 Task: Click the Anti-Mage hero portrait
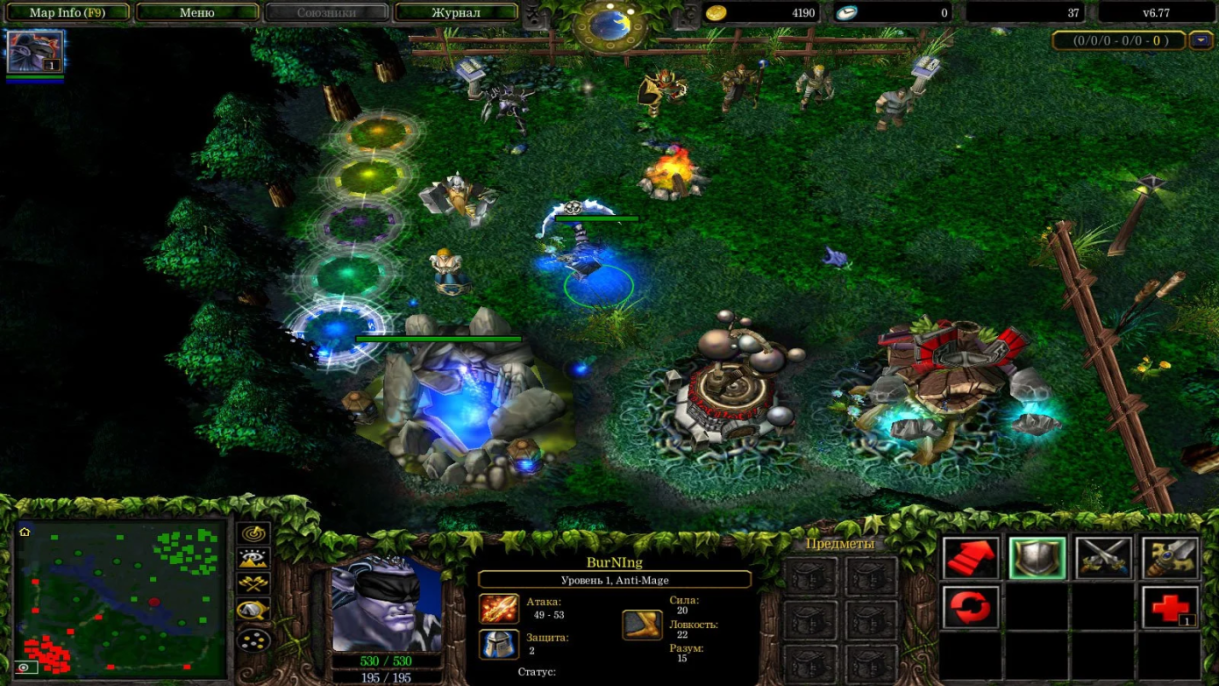pos(386,603)
